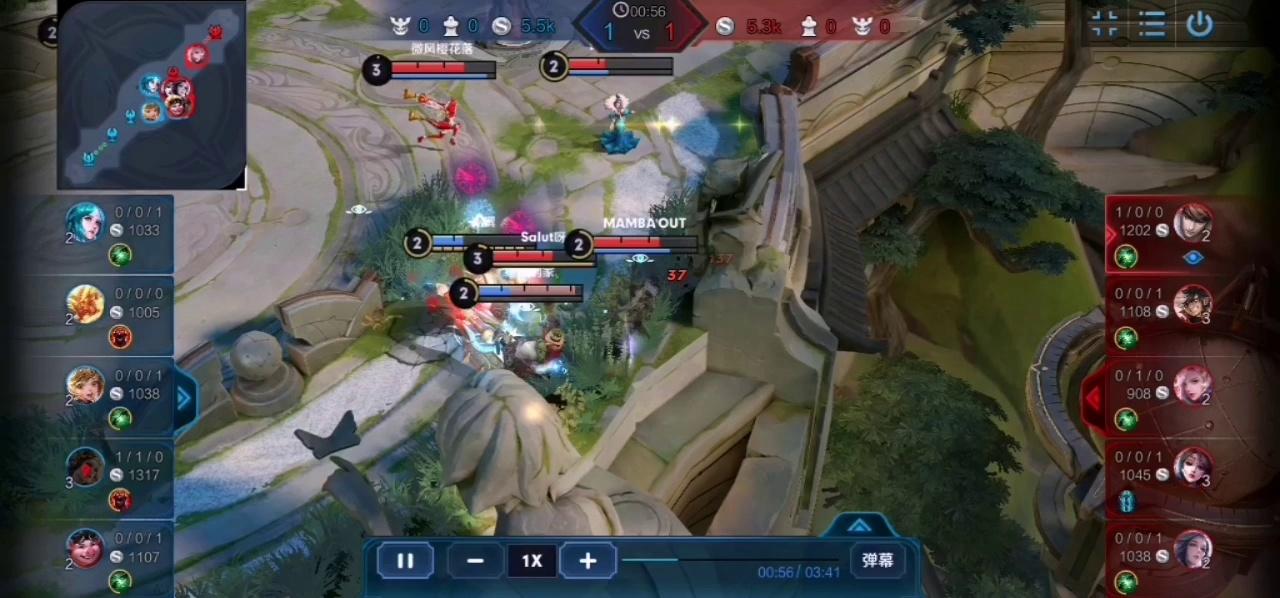This screenshot has height=598, width=1280.
Task: Click the replay progress bar
Action: [730, 560]
